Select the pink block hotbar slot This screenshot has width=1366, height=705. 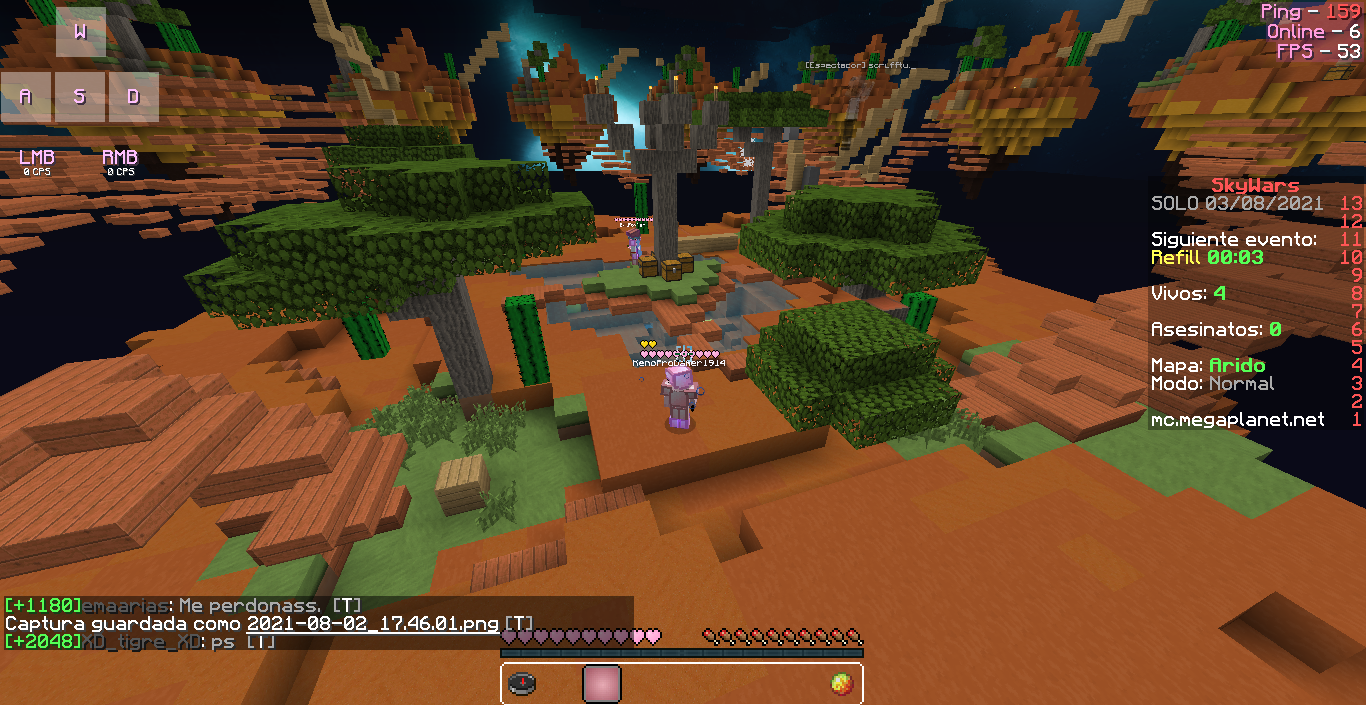pyautogui.click(x=602, y=684)
